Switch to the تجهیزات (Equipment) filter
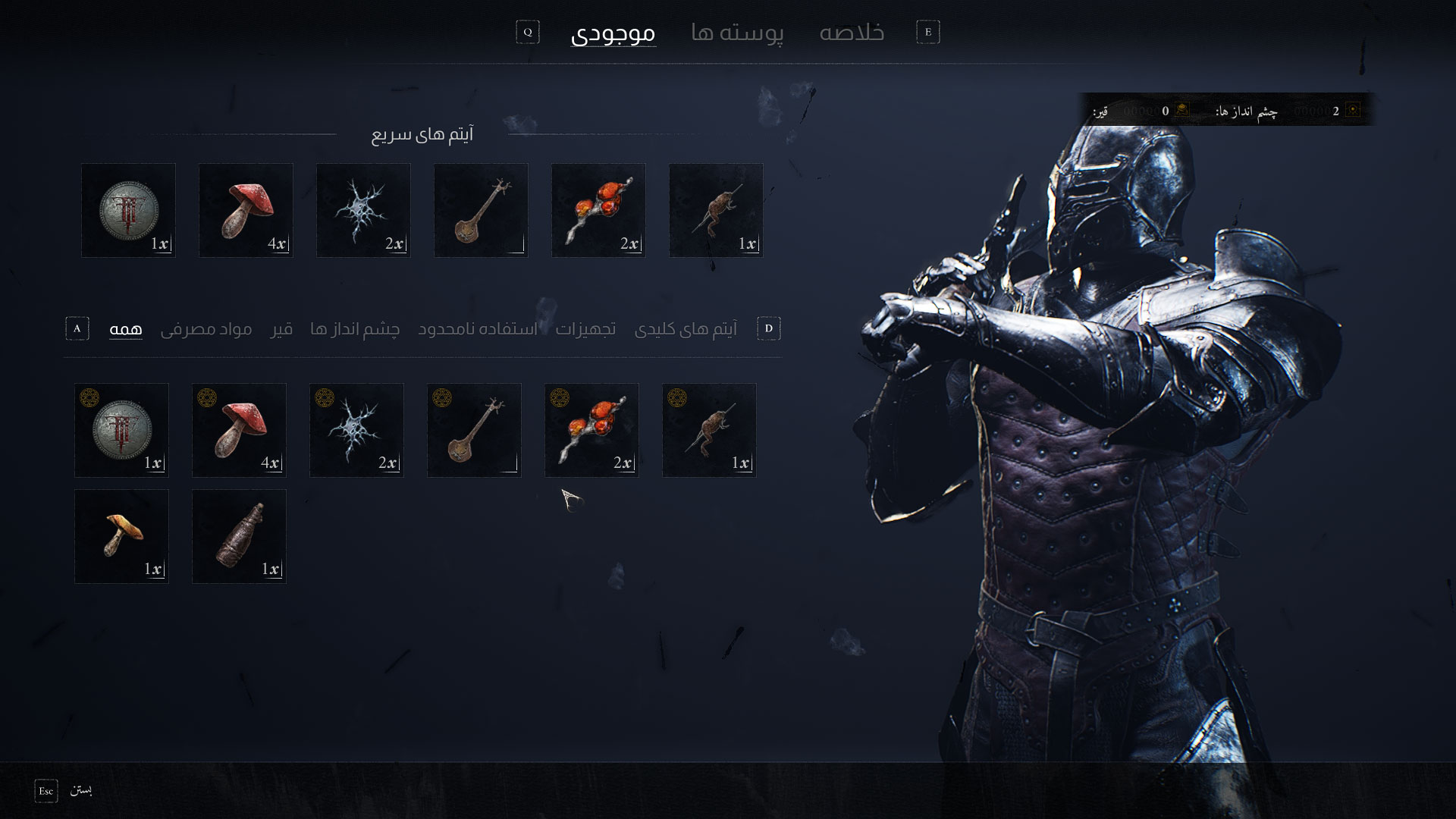 click(585, 329)
